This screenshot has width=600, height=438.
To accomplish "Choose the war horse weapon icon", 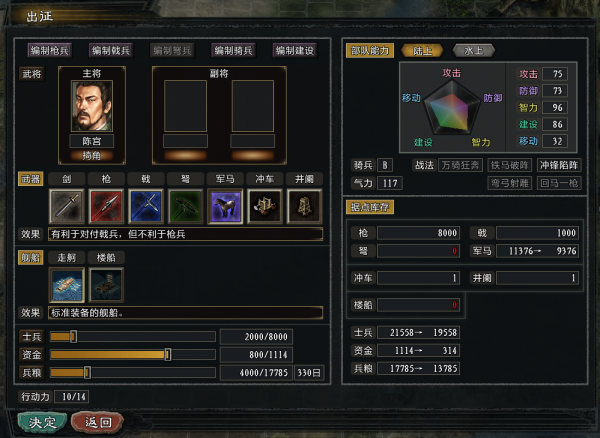I will coord(225,206).
